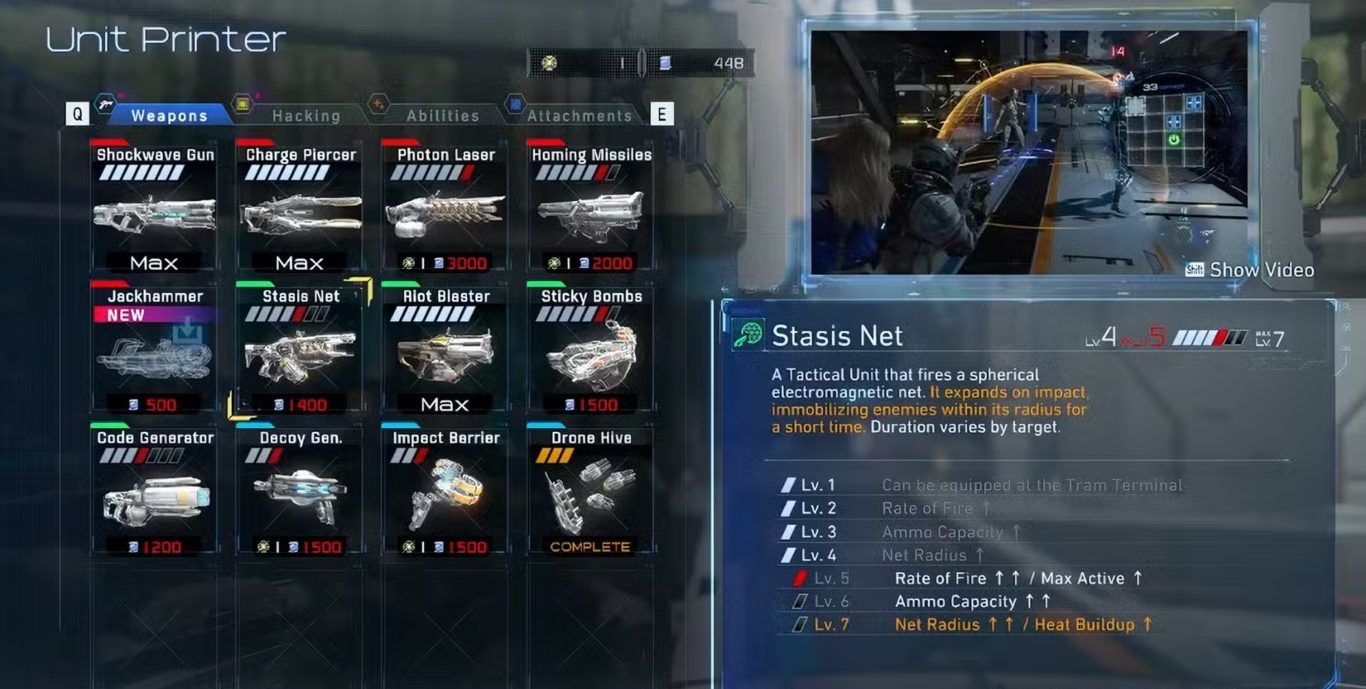The image size is (1366, 689).
Task: Choose the new Jackhammer unit
Action: point(154,350)
